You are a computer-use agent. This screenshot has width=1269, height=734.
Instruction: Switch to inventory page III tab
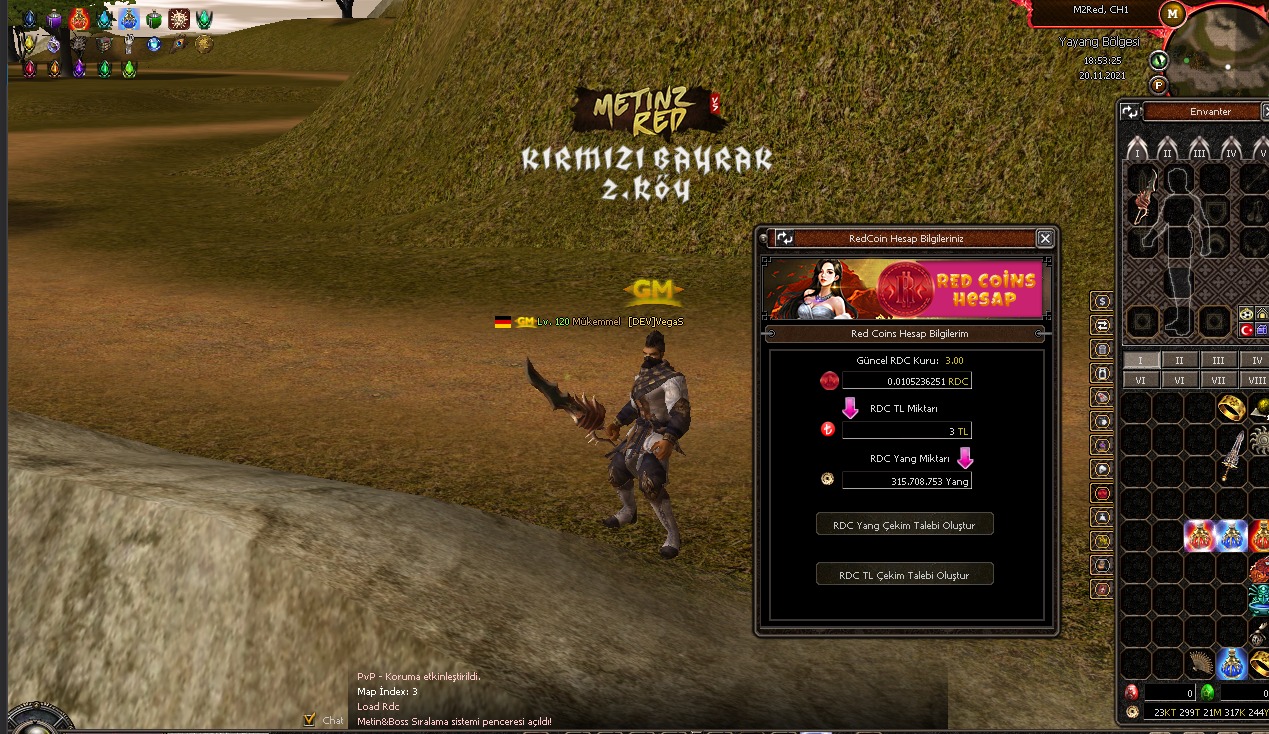(1218, 360)
